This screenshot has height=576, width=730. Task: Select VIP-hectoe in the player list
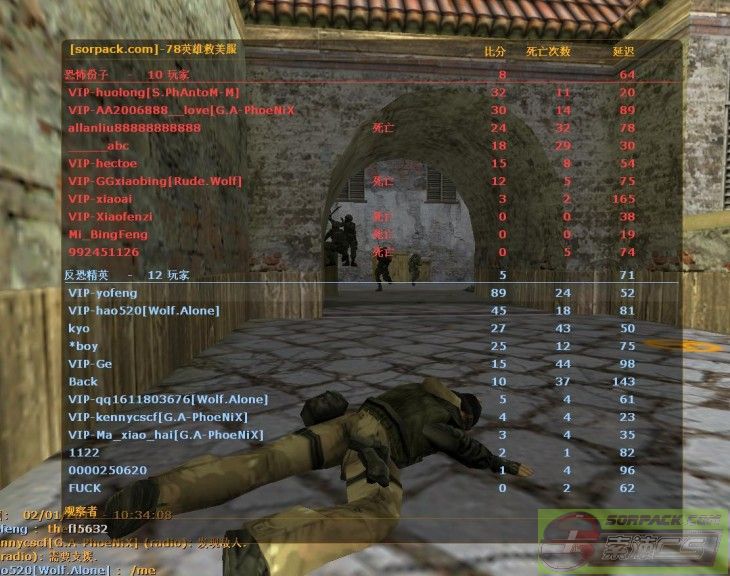point(102,163)
